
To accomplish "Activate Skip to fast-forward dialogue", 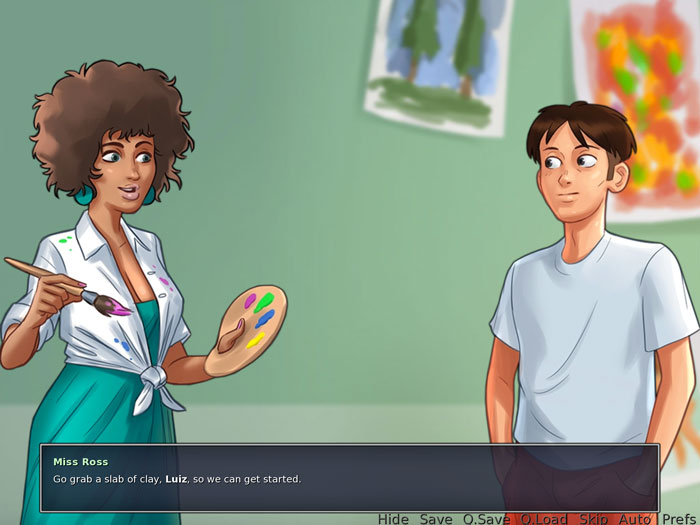I will [x=593, y=519].
